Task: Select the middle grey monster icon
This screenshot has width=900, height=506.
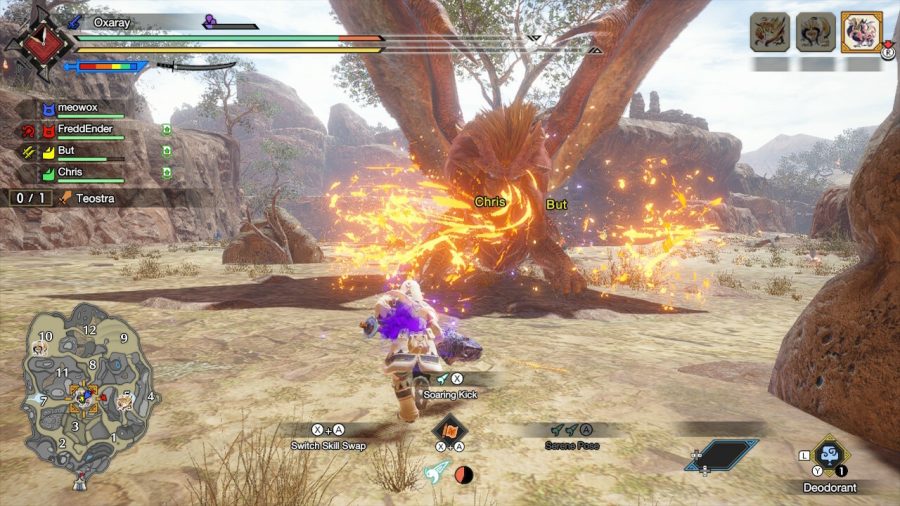Action: (815, 32)
